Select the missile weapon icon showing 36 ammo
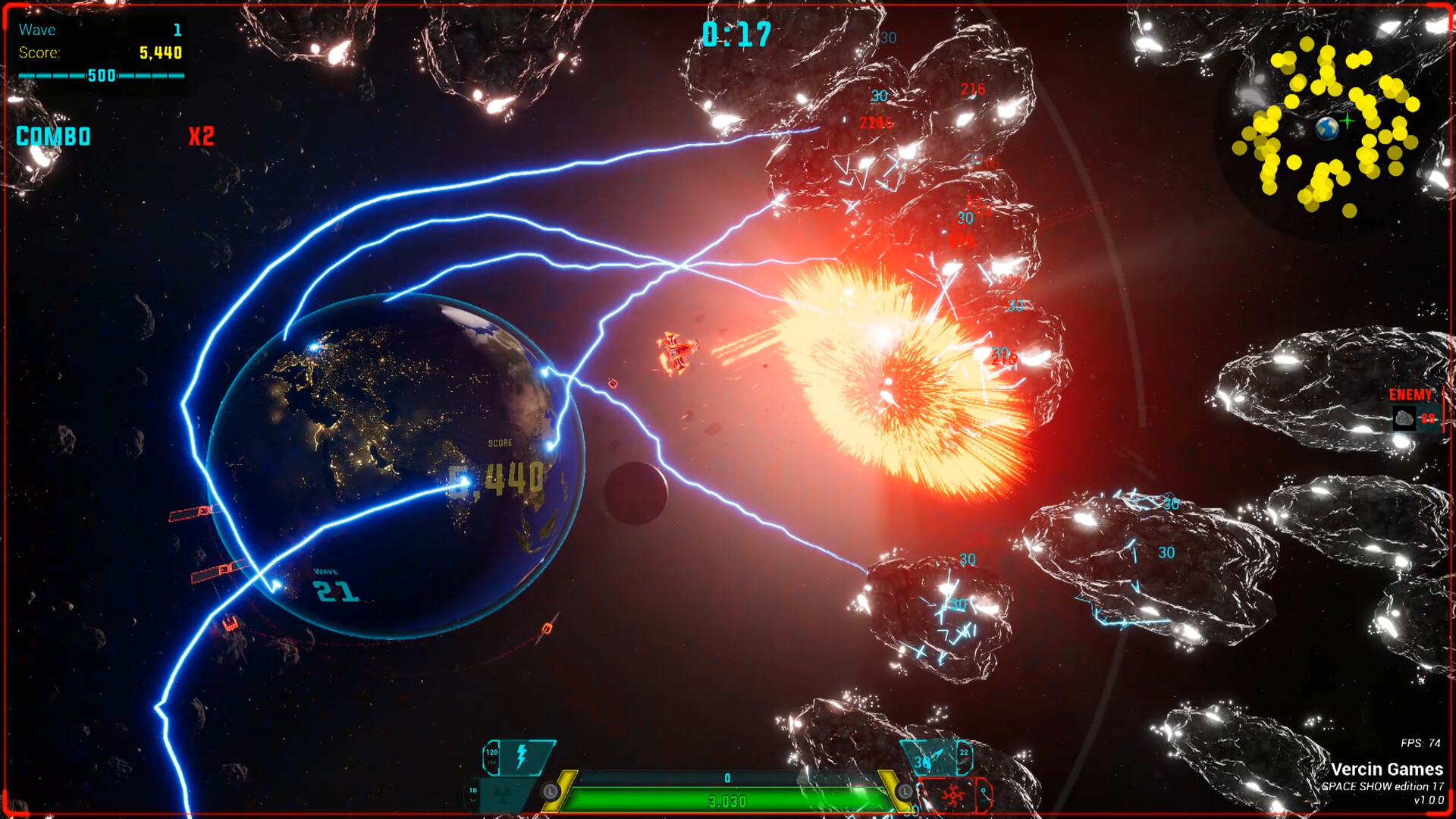This screenshot has height=819, width=1456. [934, 757]
